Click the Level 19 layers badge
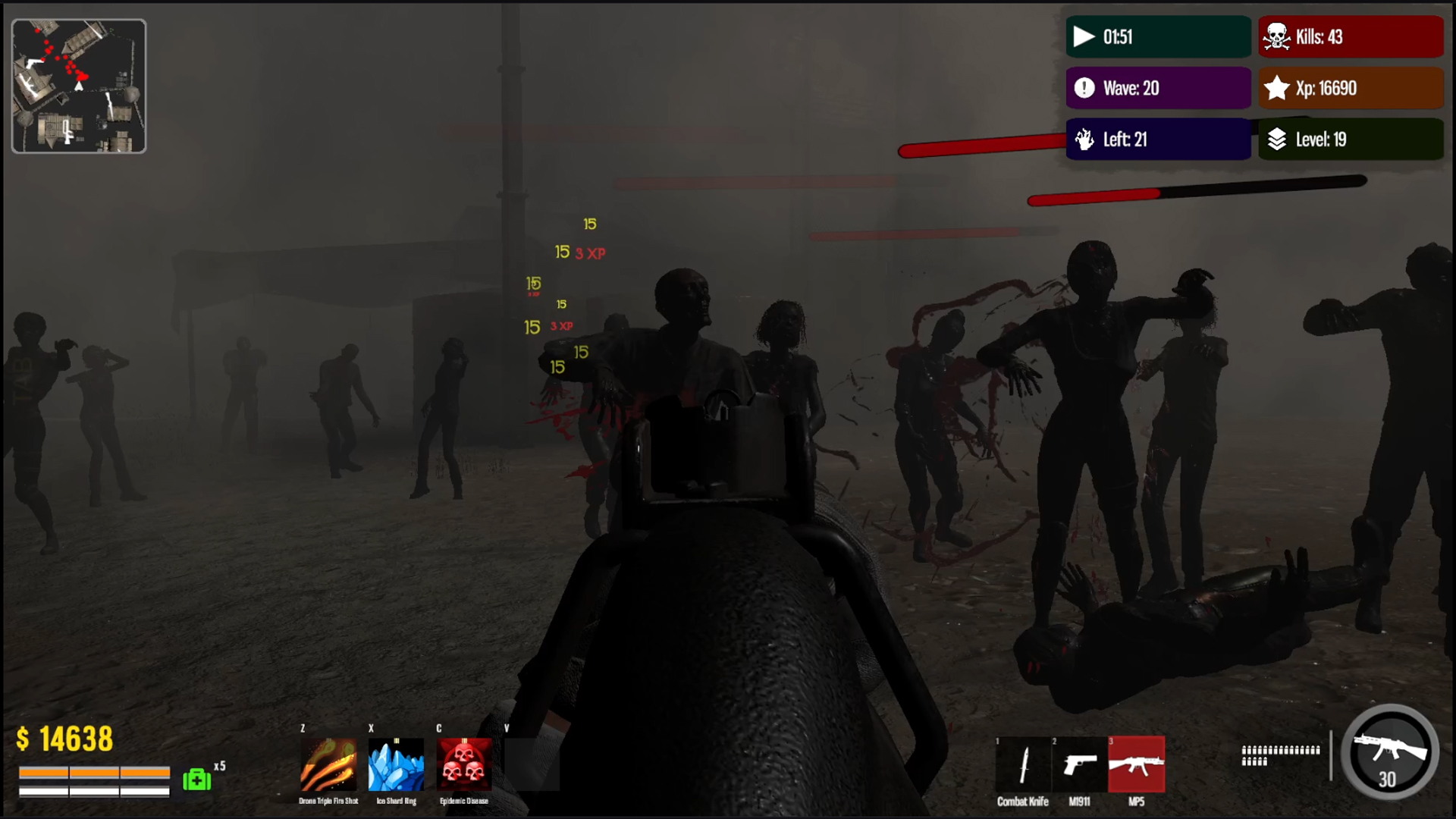Viewport: 1456px width, 819px height. coord(1350,140)
